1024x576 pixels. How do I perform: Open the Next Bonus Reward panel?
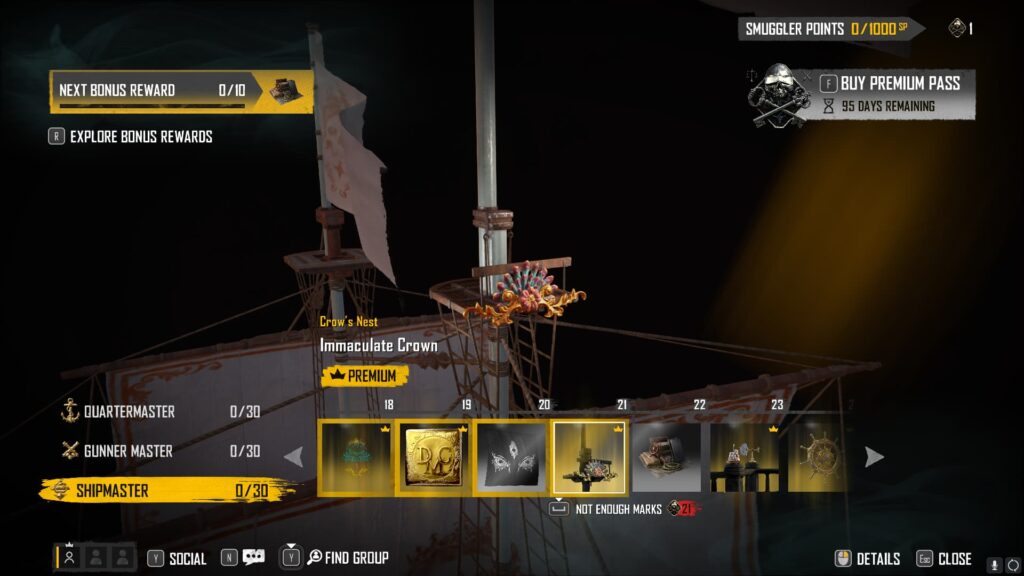tap(180, 90)
